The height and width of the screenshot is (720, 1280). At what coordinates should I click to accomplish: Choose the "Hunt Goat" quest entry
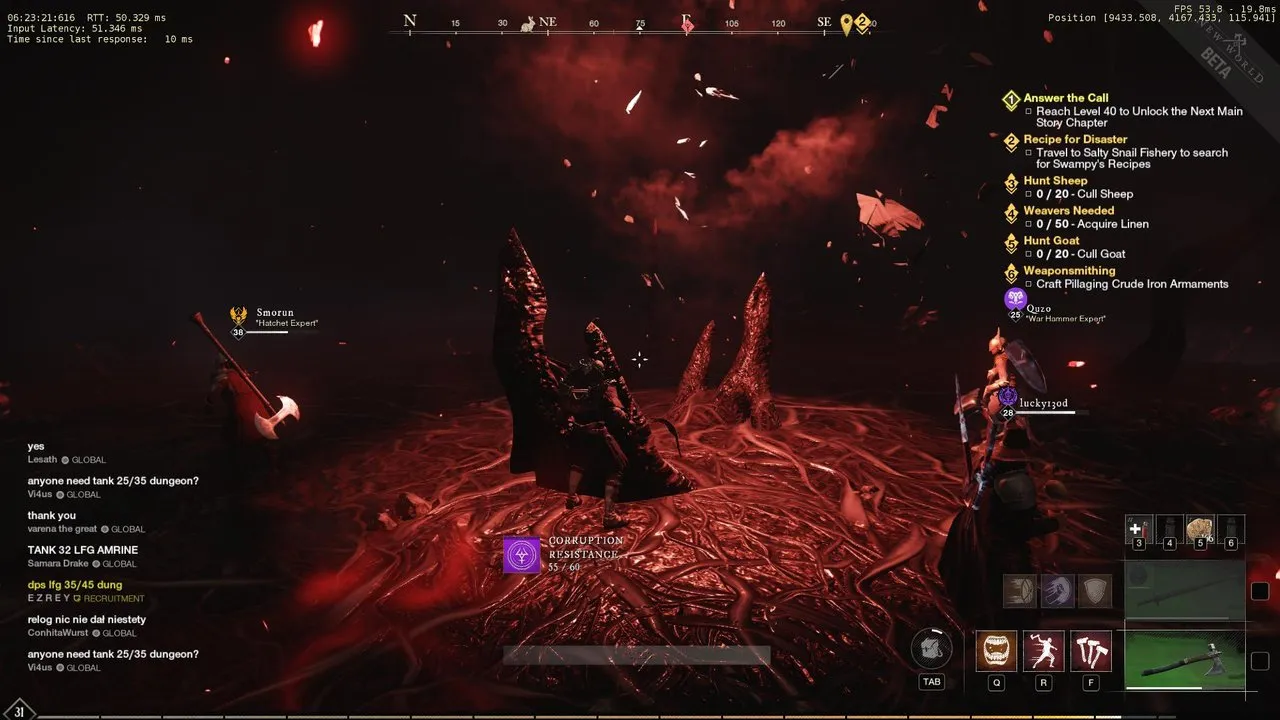(1051, 241)
